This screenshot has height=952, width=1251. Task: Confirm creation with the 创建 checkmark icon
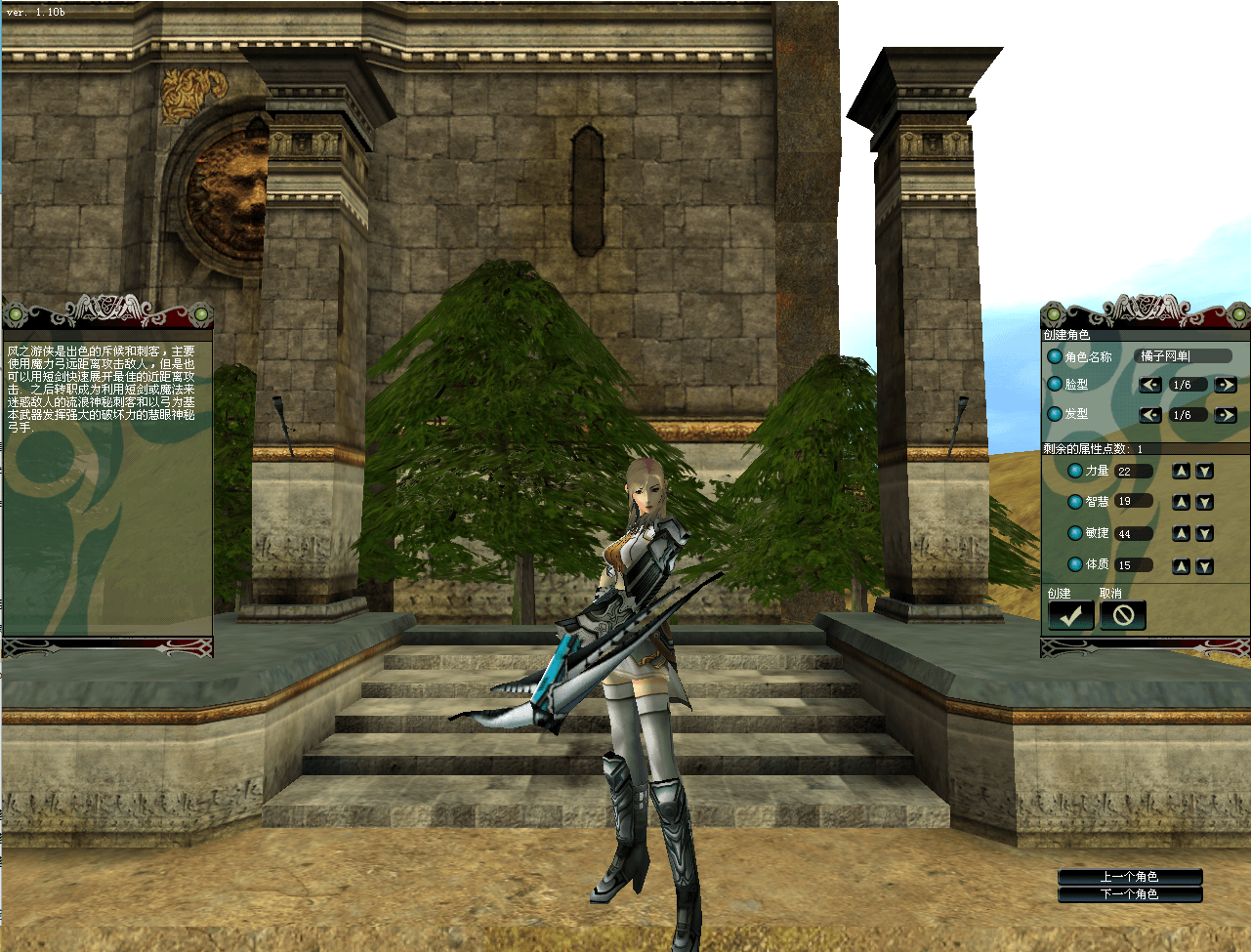pyautogui.click(x=1070, y=615)
